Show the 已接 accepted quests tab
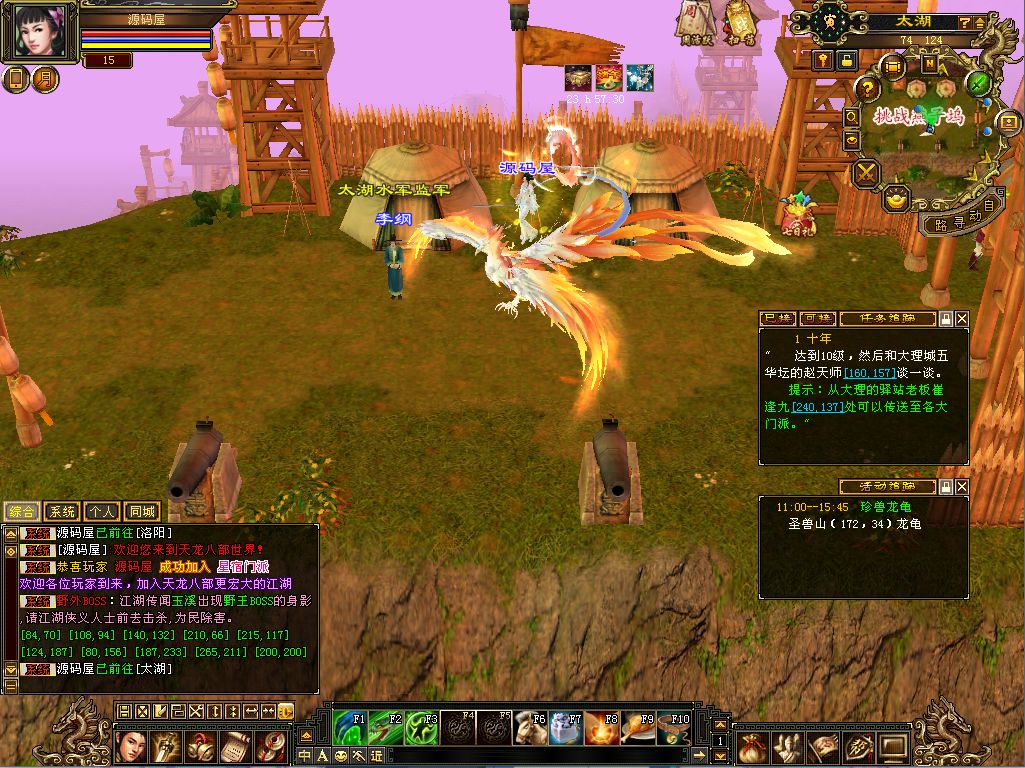The height and width of the screenshot is (768, 1025). click(778, 319)
